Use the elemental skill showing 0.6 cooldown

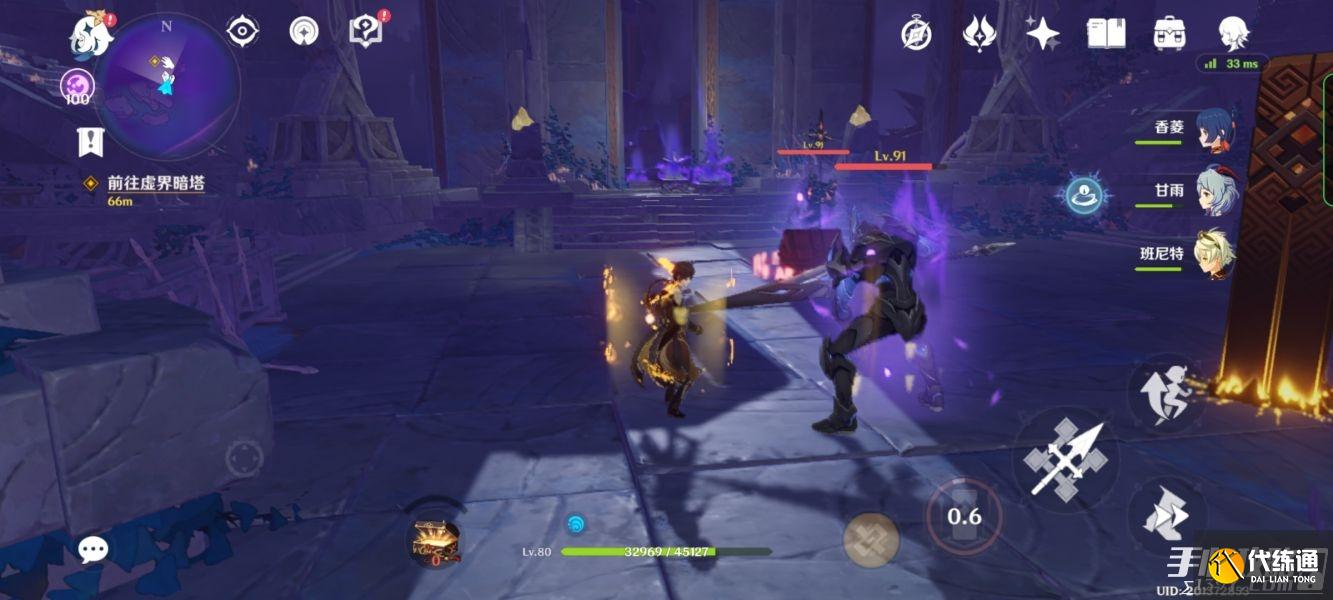click(964, 516)
